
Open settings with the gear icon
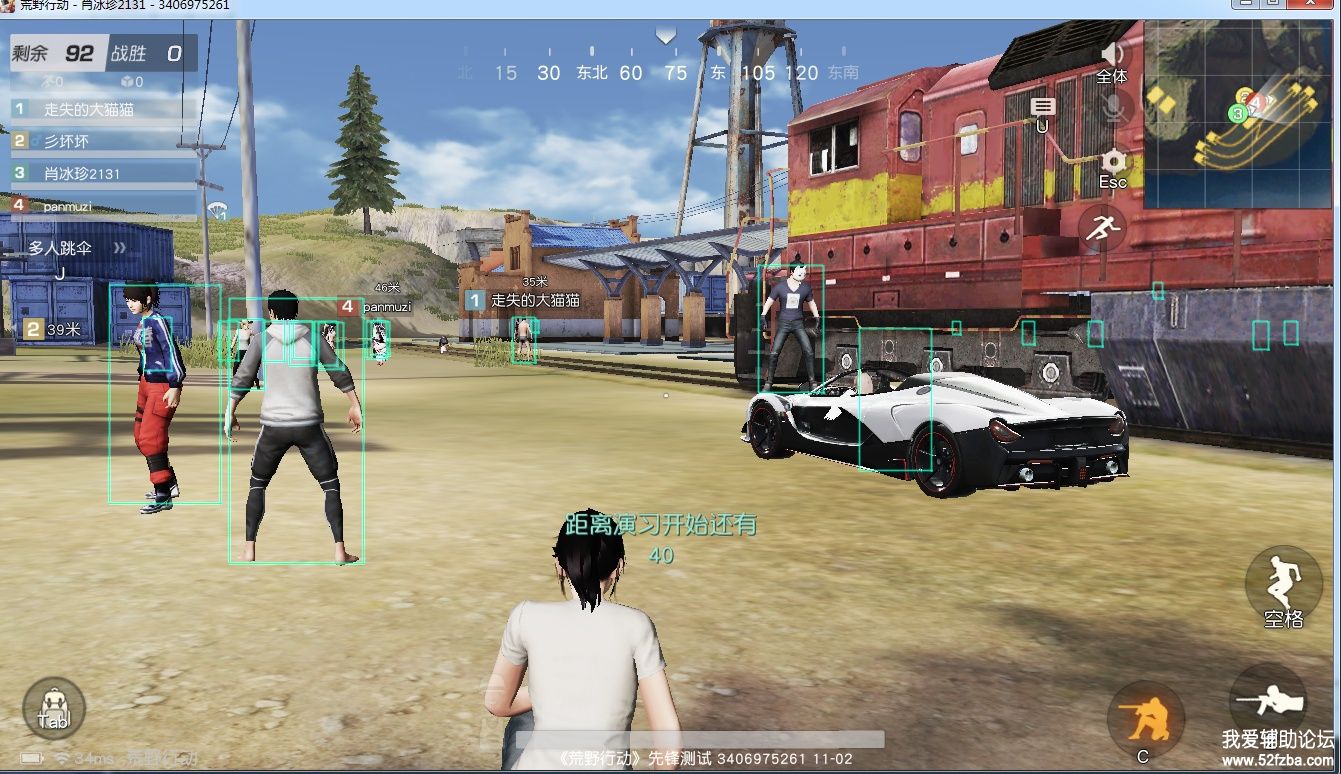point(1113,163)
